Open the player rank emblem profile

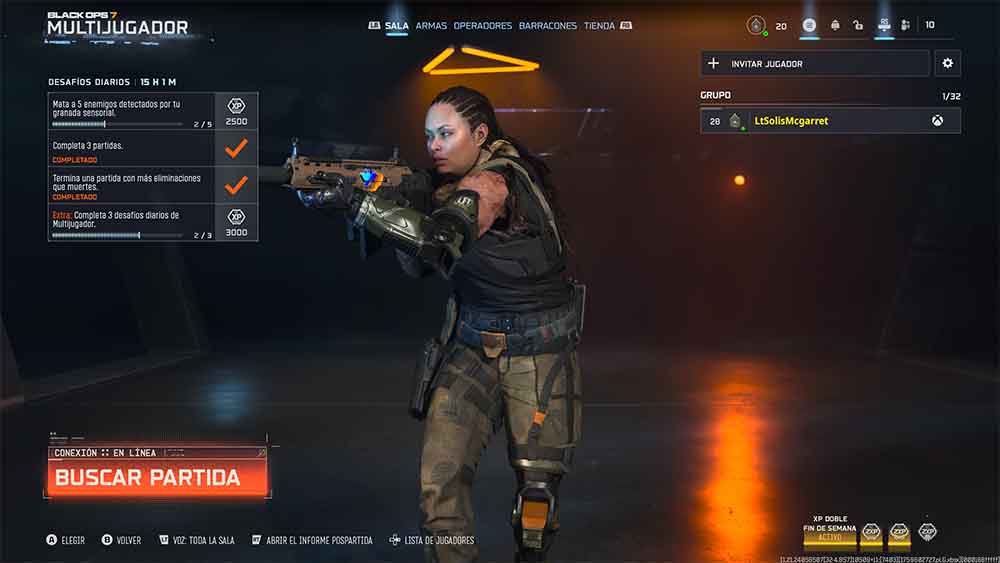point(757,26)
